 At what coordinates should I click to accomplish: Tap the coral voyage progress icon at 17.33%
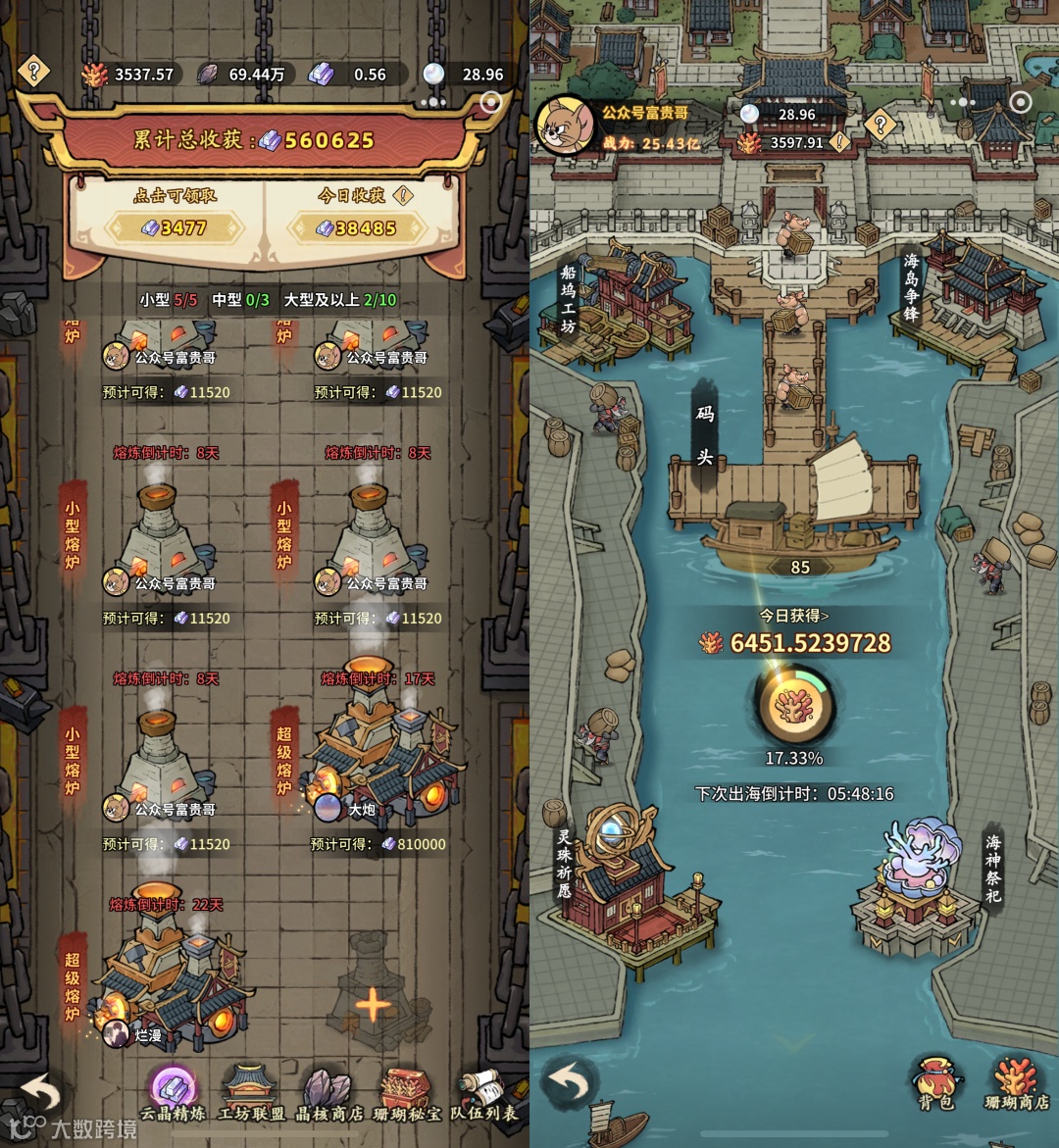(x=793, y=706)
